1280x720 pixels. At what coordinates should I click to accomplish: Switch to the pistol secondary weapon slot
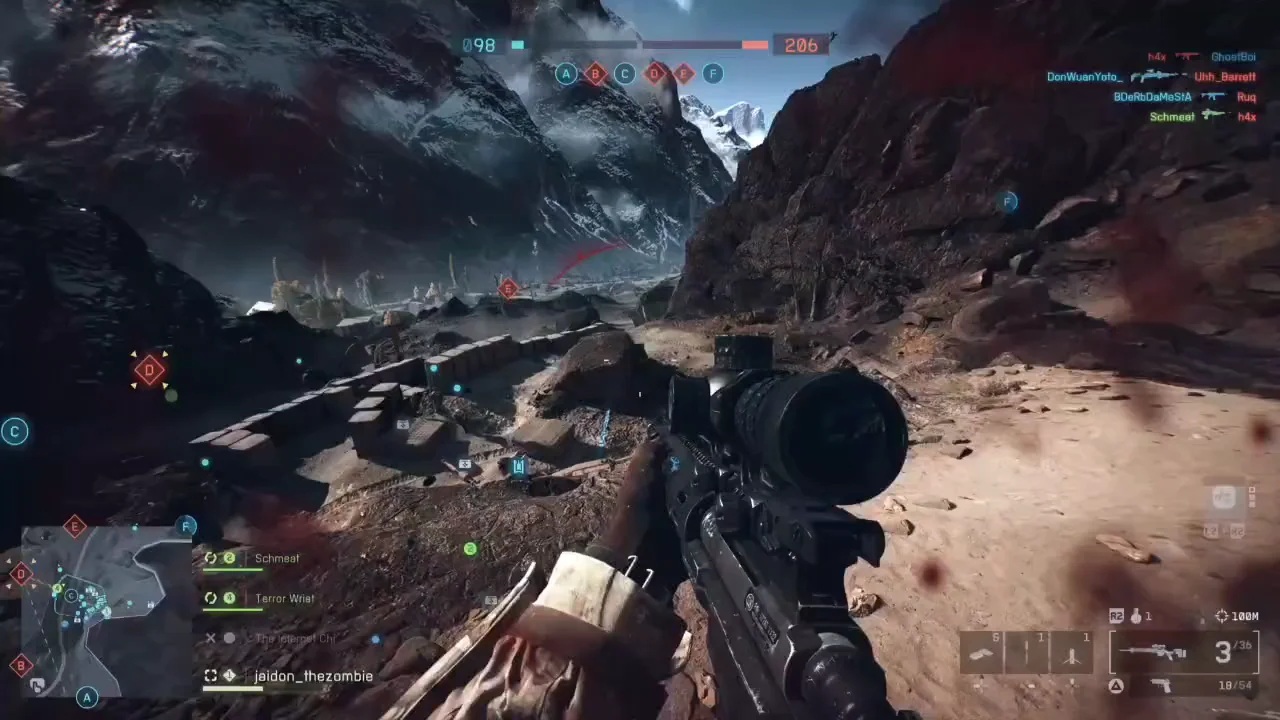pyautogui.click(x=1160, y=685)
